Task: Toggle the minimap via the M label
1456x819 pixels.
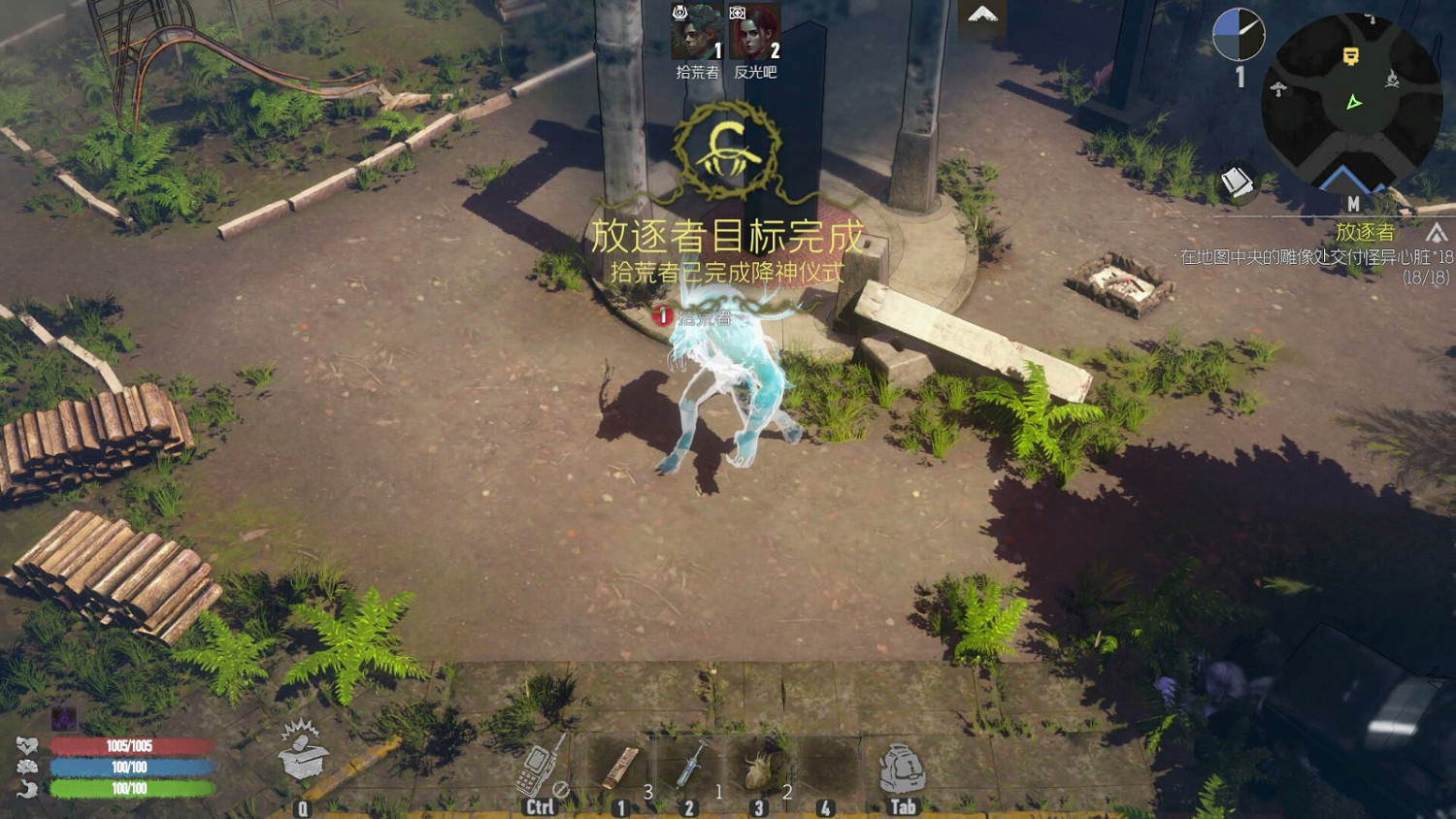Action: [1353, 206]
